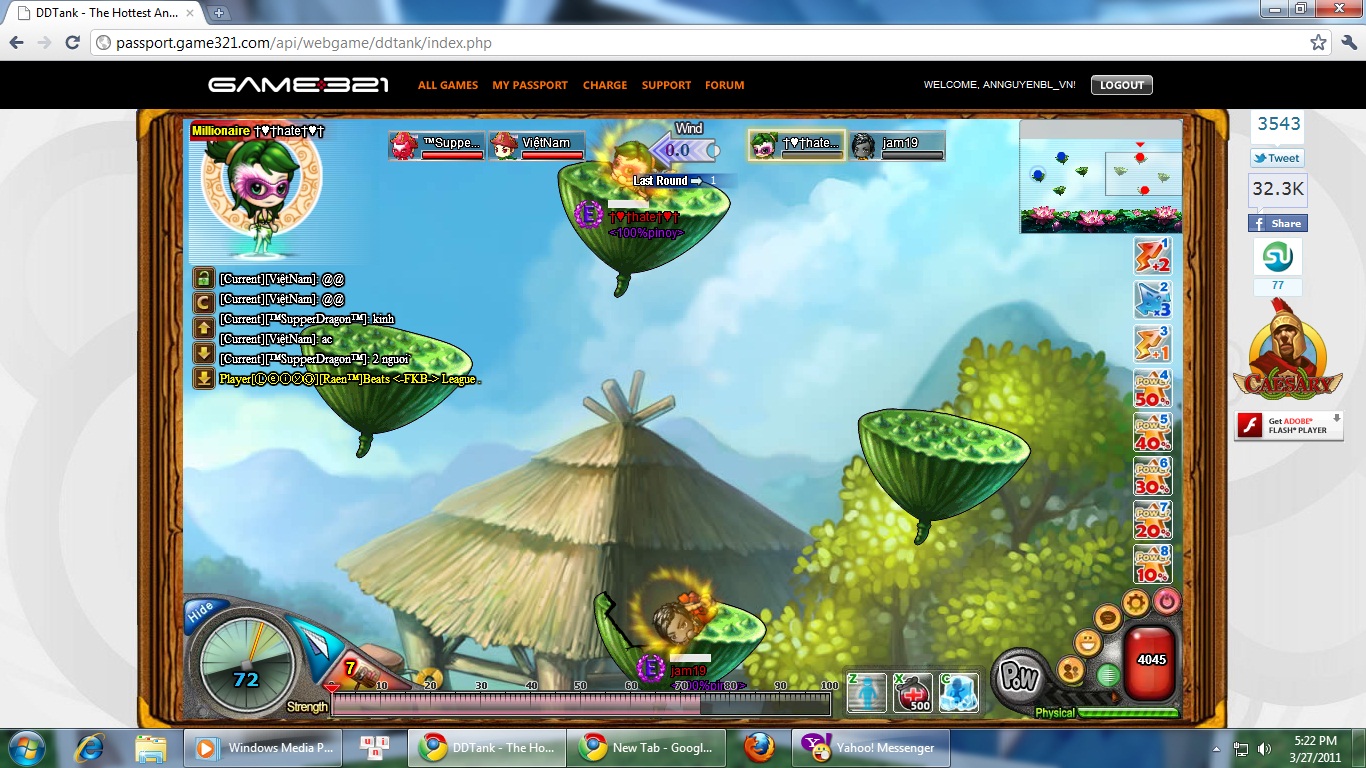1366x768 pixels.
Task: Use the +1 extra attack skill
Action: pyautogui.click(x=1152, y=344)
